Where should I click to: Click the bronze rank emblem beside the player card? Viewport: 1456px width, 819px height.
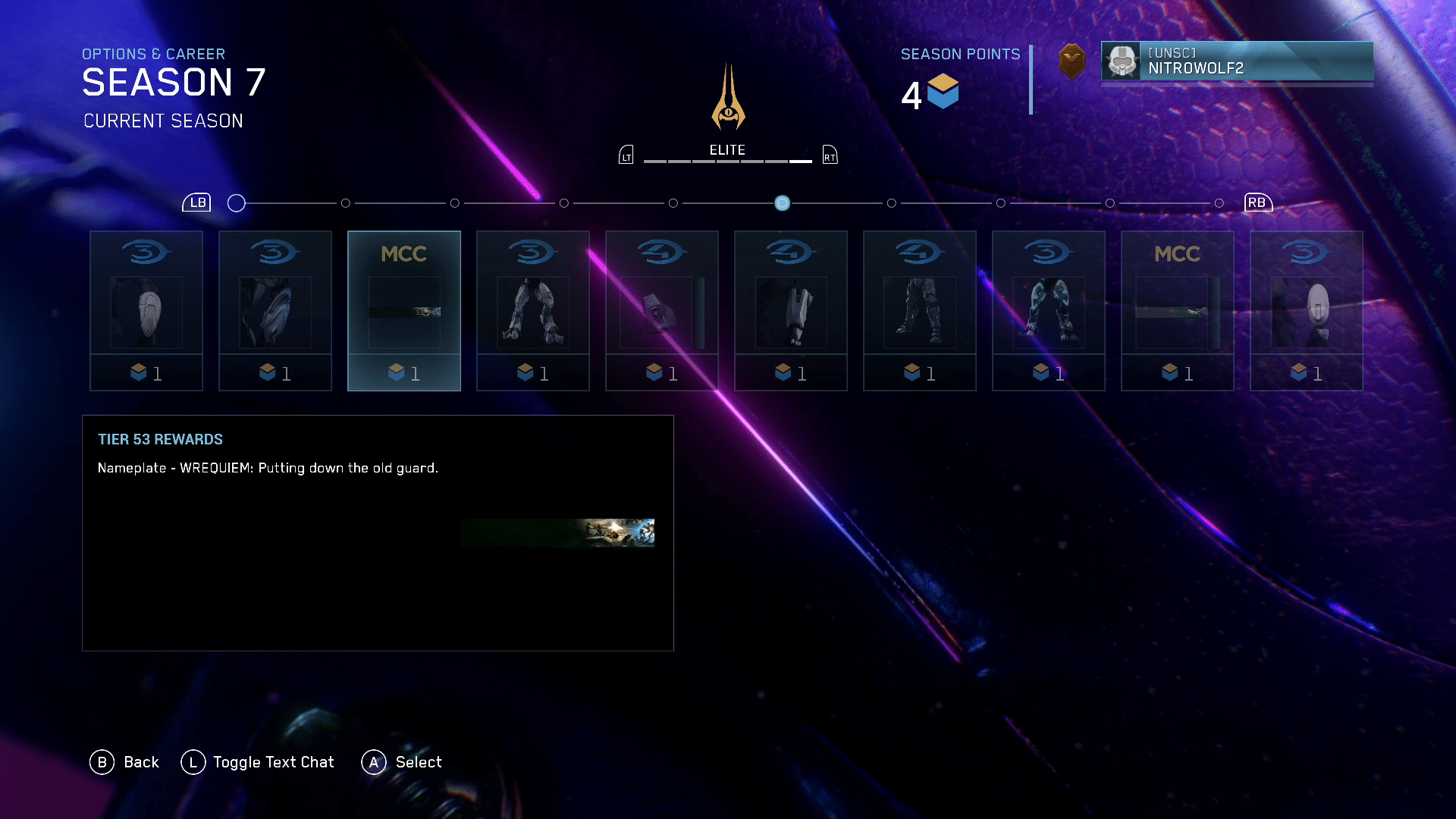click(x=1072, y=61)
